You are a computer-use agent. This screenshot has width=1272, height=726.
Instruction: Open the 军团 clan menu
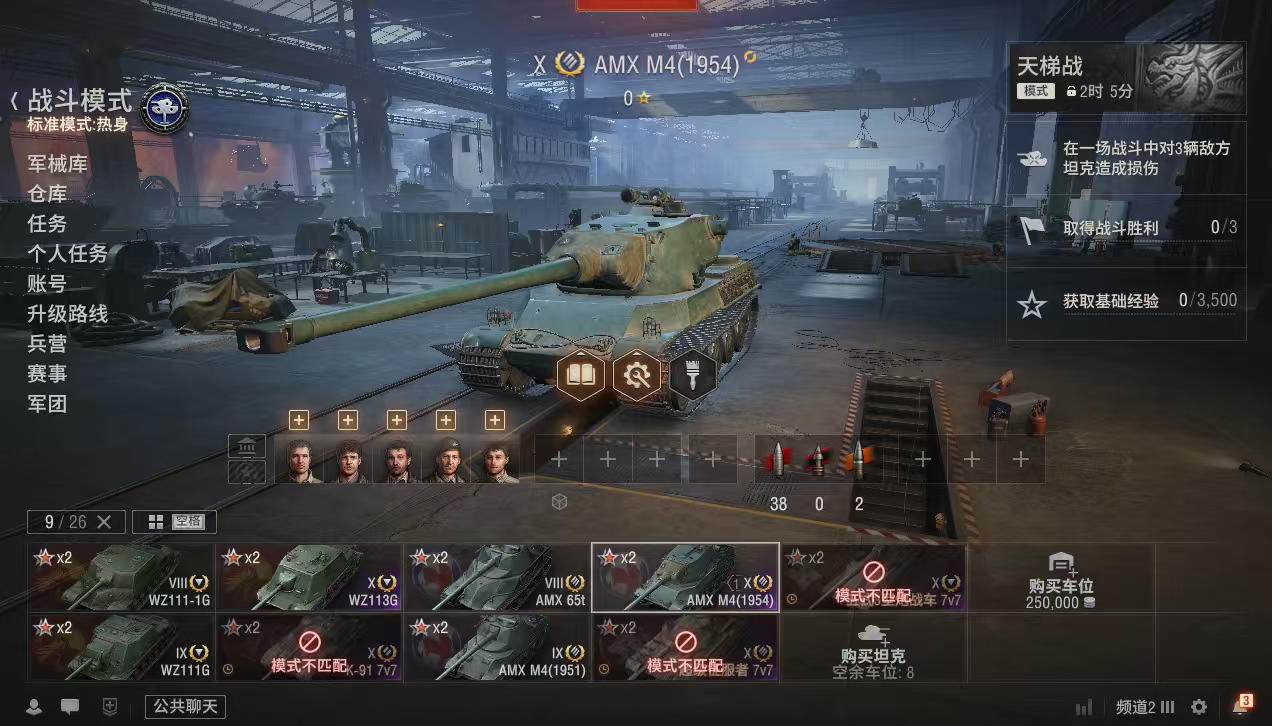47,404
